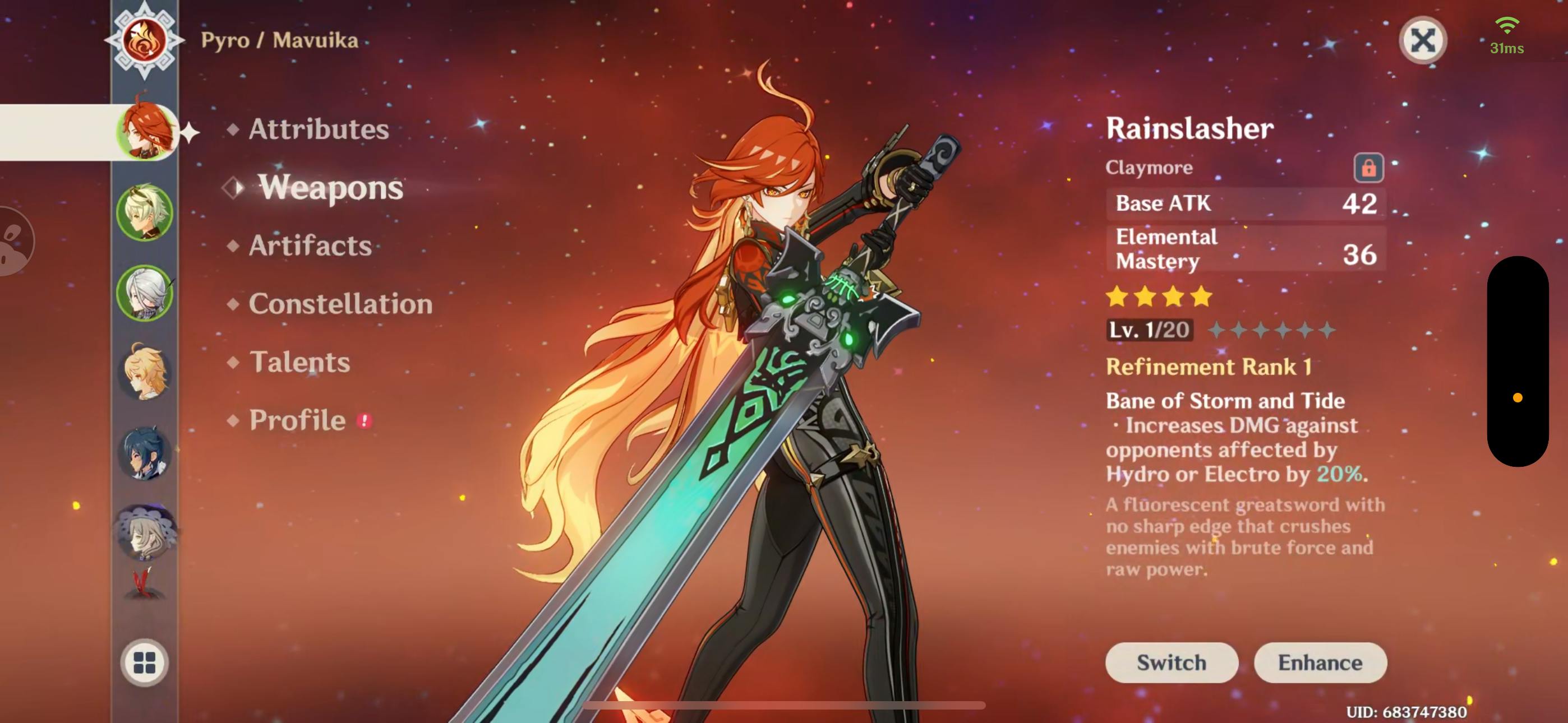This screenshot has width=1568, height=723.
Task: Enhance the Rainslasher claymore
Action: [x=1320, y=662]
